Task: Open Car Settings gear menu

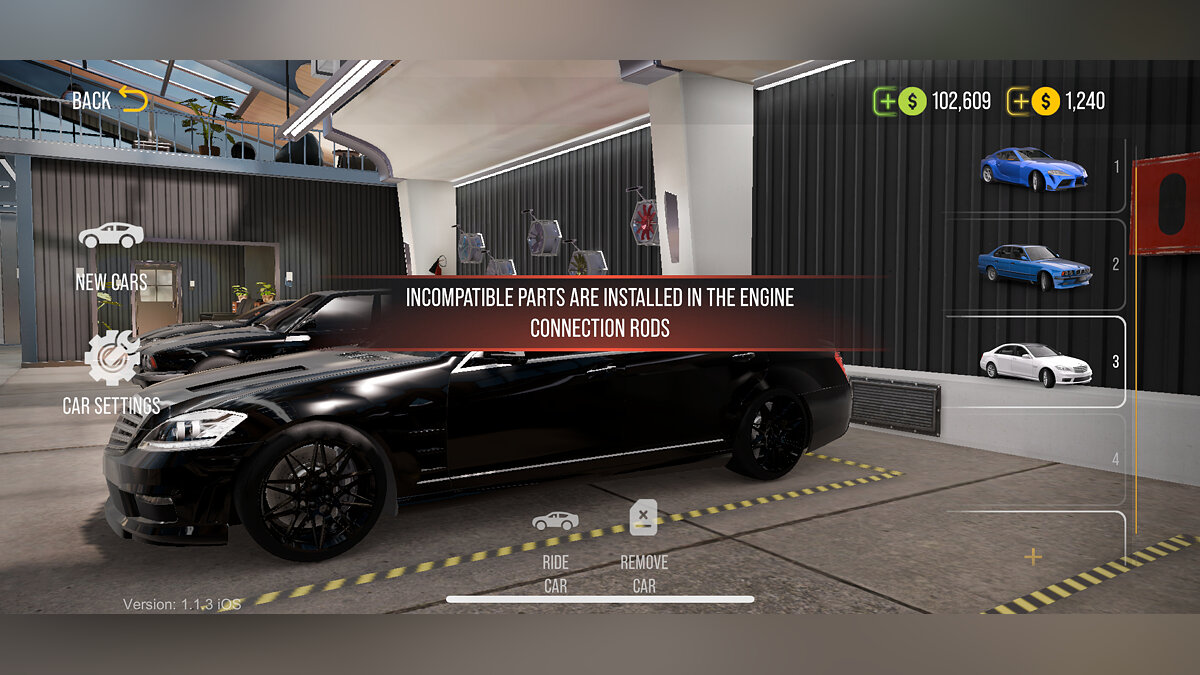Action: pyautogui.click(x=111, y=372)
